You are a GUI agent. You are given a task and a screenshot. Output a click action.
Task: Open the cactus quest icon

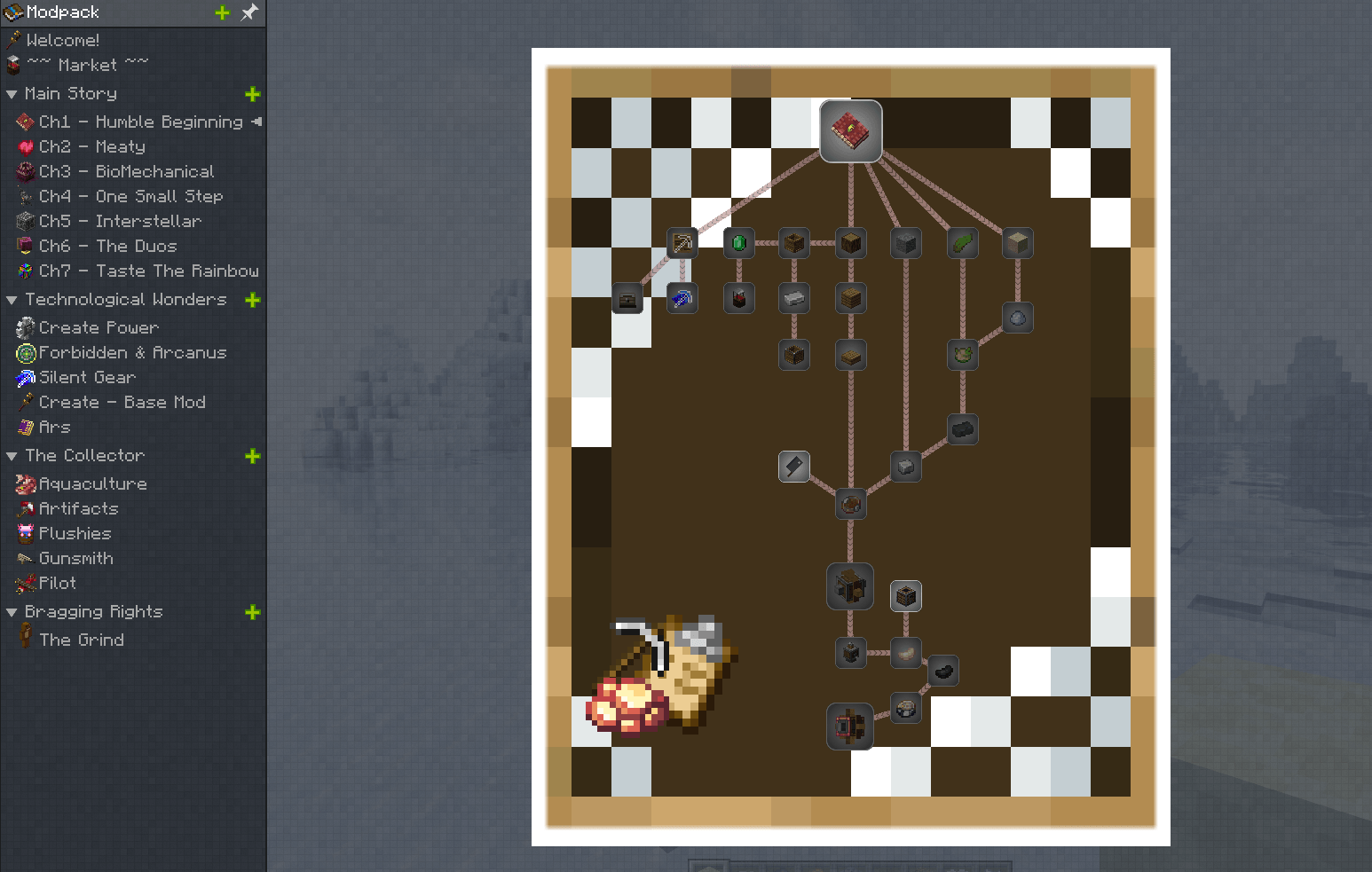pos(963,242)
